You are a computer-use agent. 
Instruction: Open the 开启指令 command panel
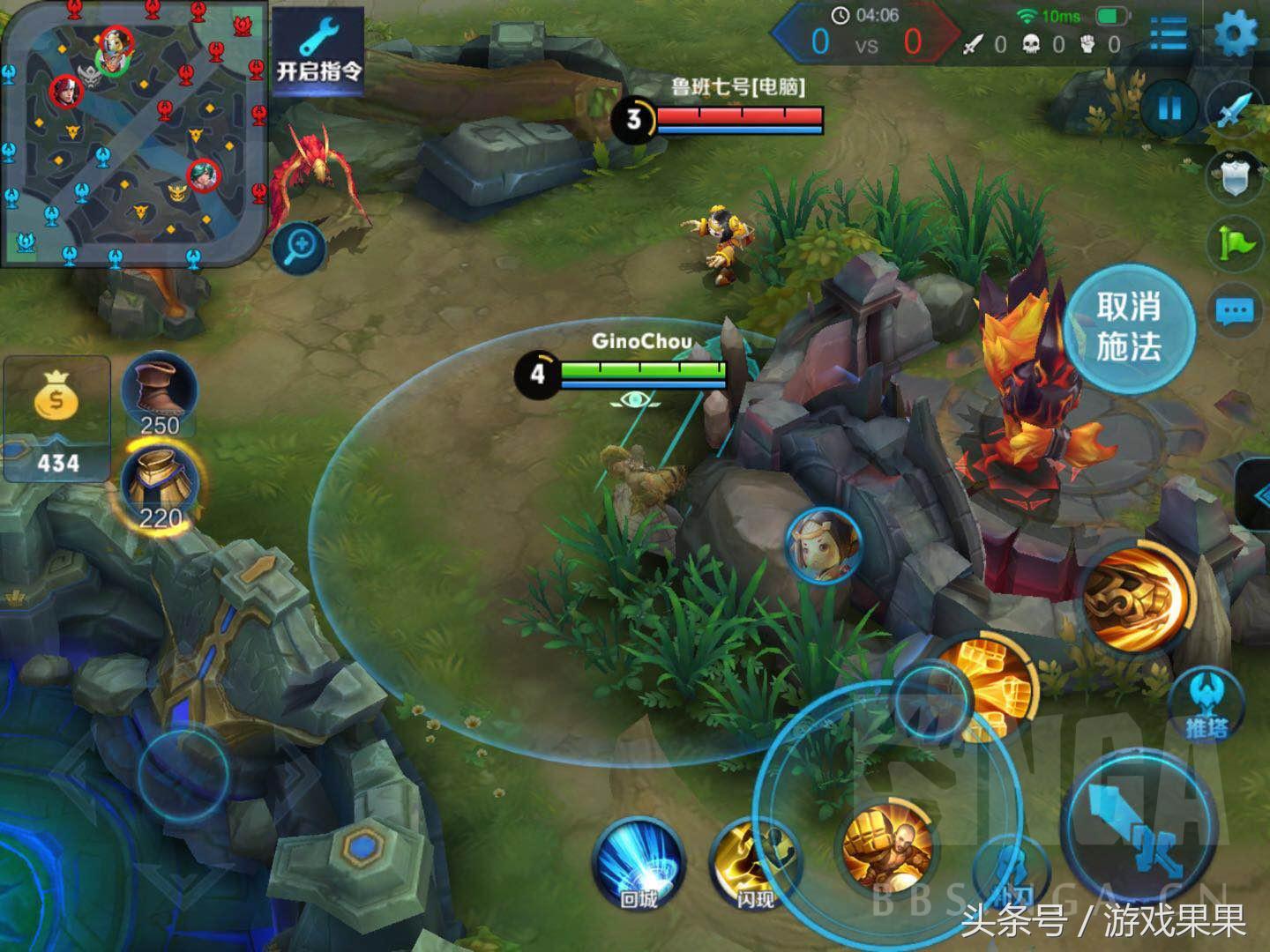(x=318, y=50)
